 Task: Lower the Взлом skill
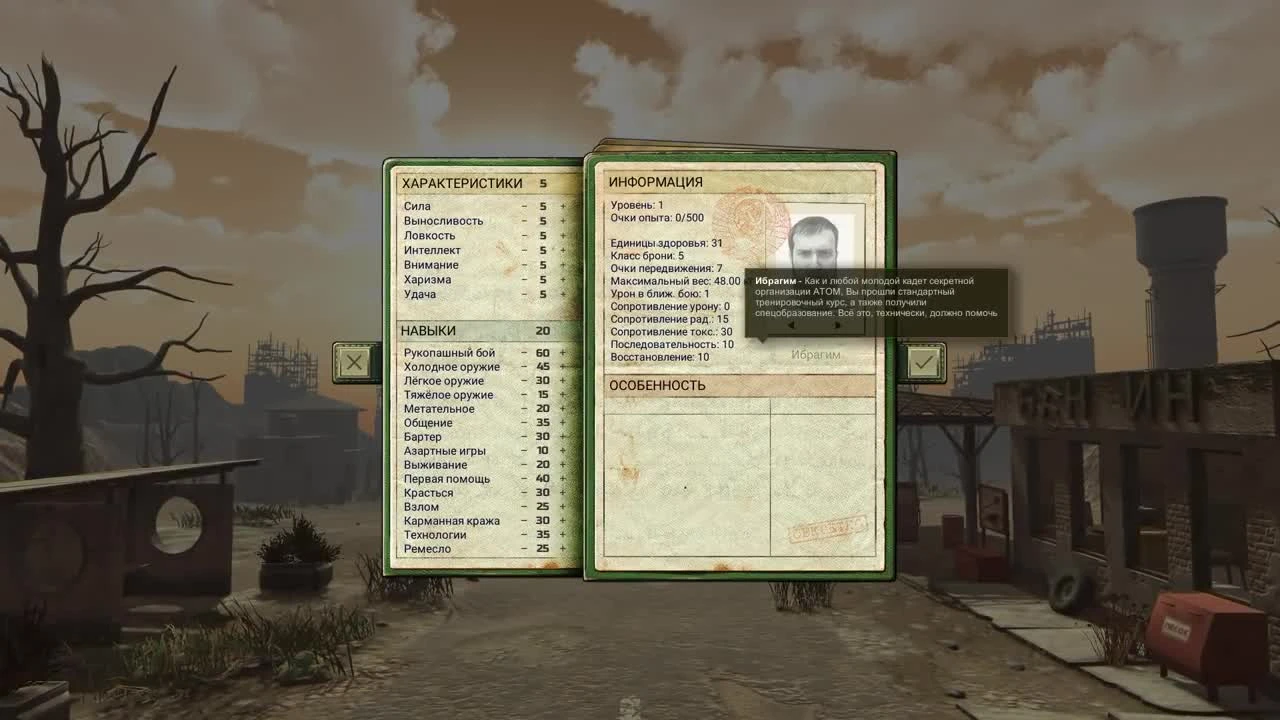pos(524,506)
